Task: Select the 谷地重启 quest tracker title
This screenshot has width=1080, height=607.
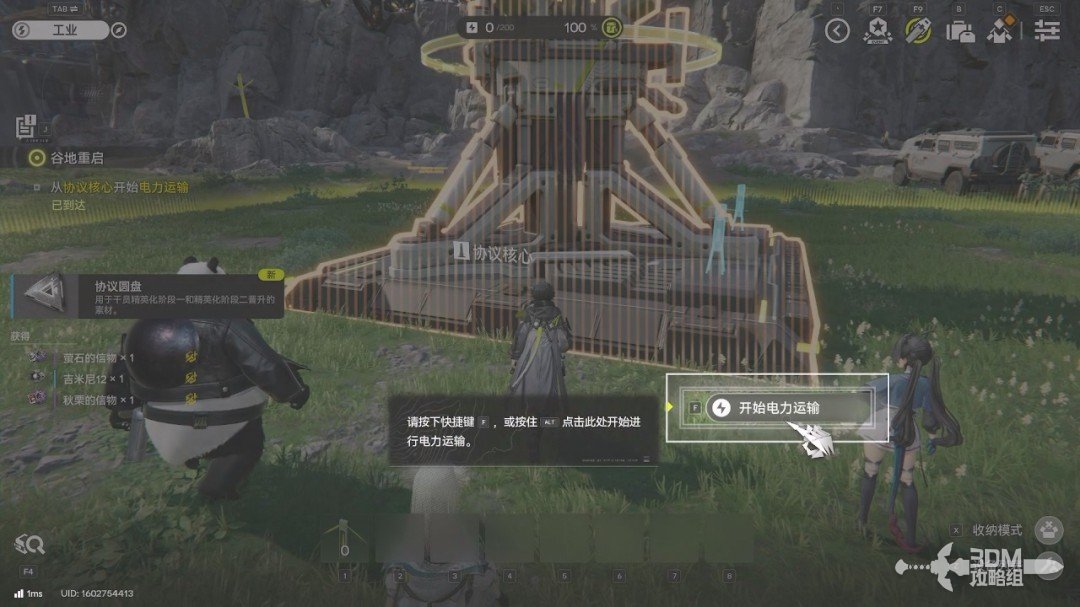Action: pyautogui.click(x=76, y=158)
